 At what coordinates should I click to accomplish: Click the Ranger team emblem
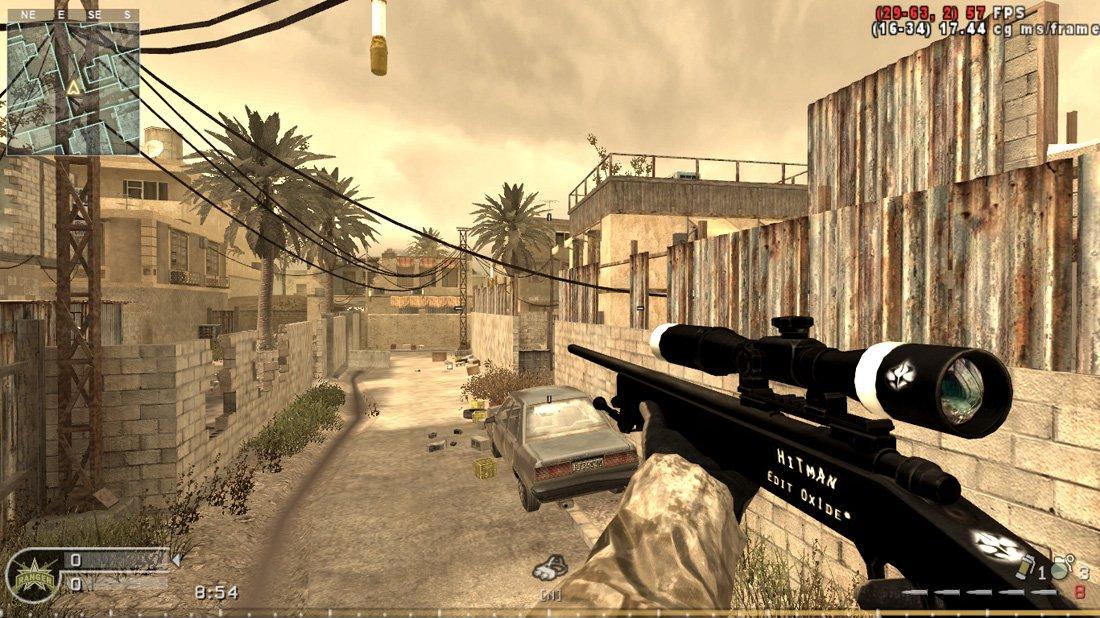point(32,576)
